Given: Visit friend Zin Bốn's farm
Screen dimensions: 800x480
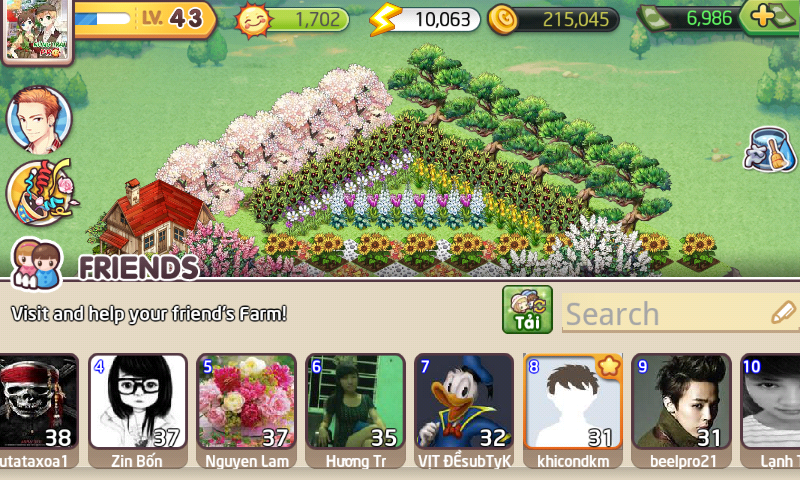Looking at the screenshot, I should click(x=138, y=402).
